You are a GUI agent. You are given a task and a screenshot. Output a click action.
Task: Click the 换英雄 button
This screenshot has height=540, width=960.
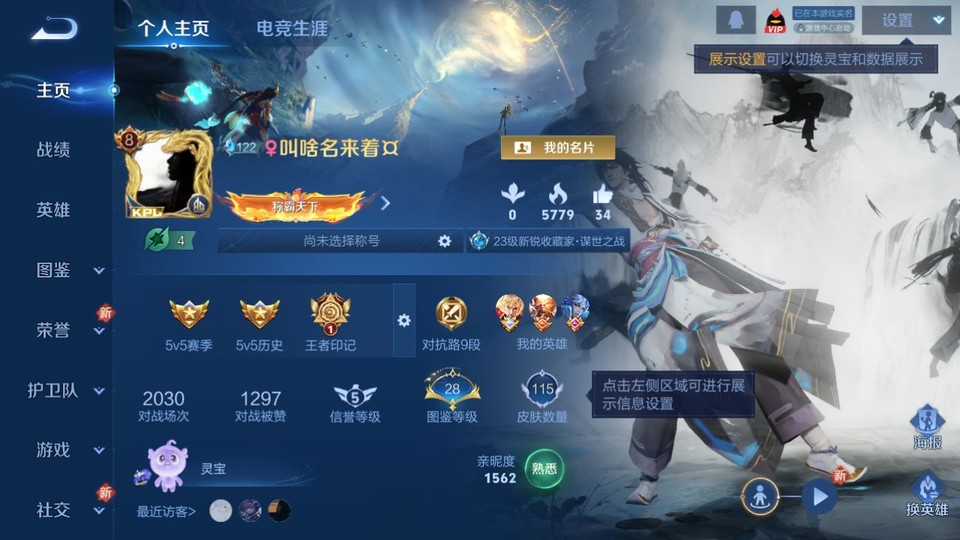(926, 494)
